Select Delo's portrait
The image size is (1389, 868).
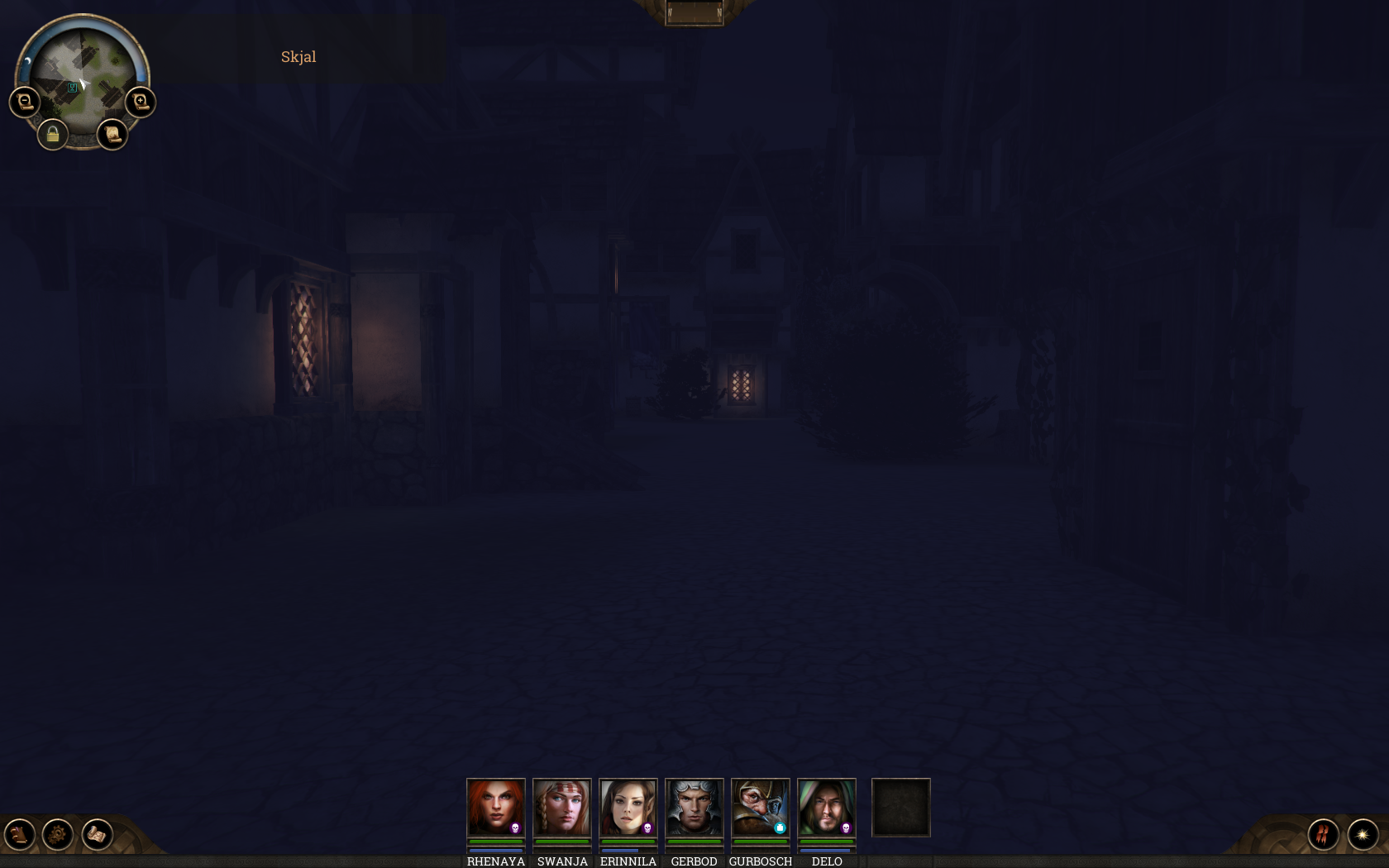827,808
